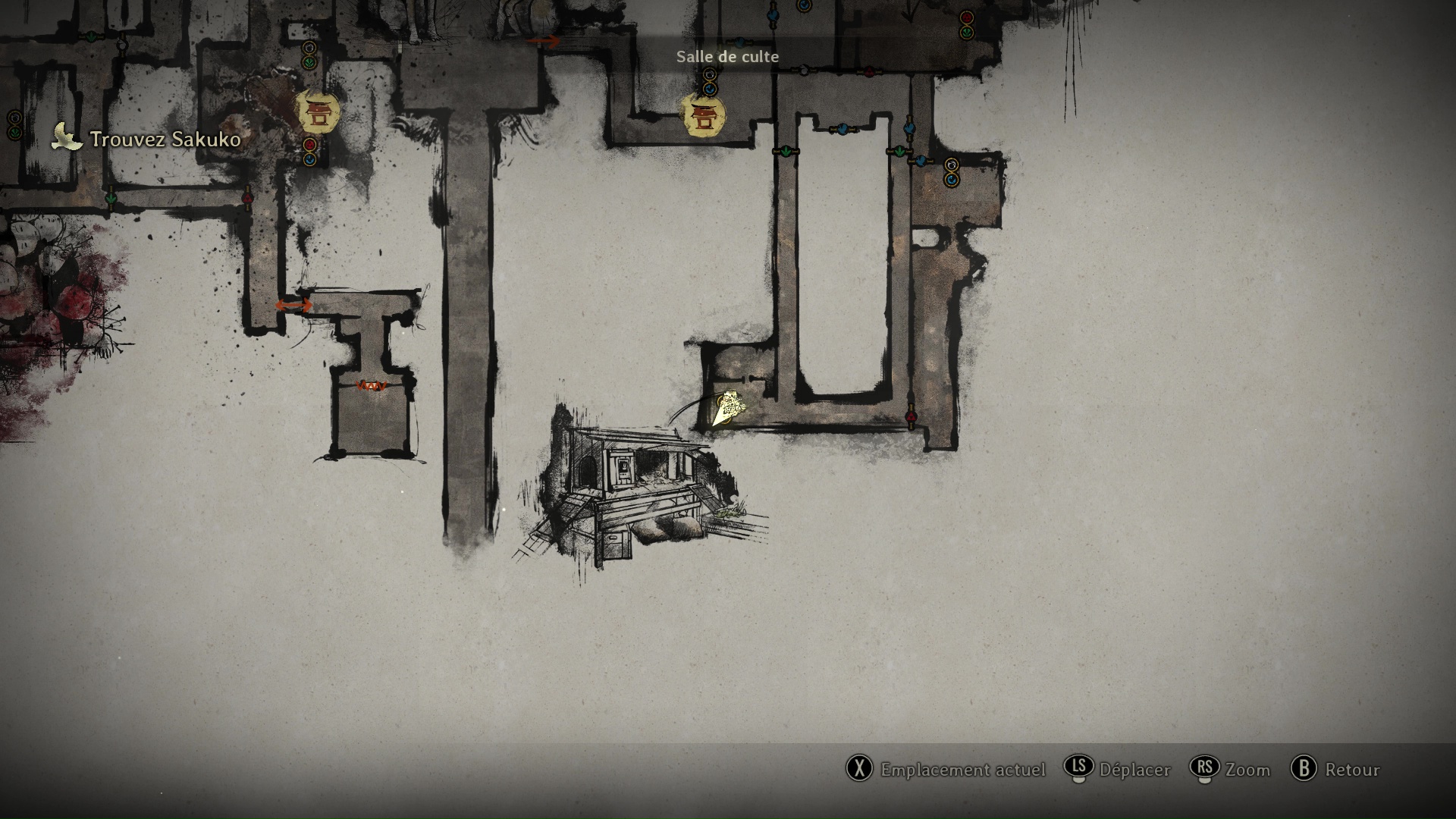Image resolution: width=1456 pixels, height=819 pixels.
Task: Click the player's current location marker
Action: (x=727, y=409)
